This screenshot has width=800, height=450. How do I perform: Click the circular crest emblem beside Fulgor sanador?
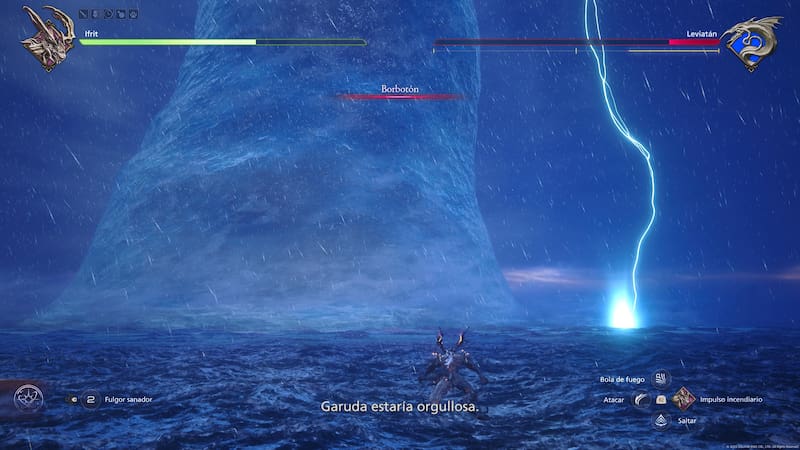(28, 400)
